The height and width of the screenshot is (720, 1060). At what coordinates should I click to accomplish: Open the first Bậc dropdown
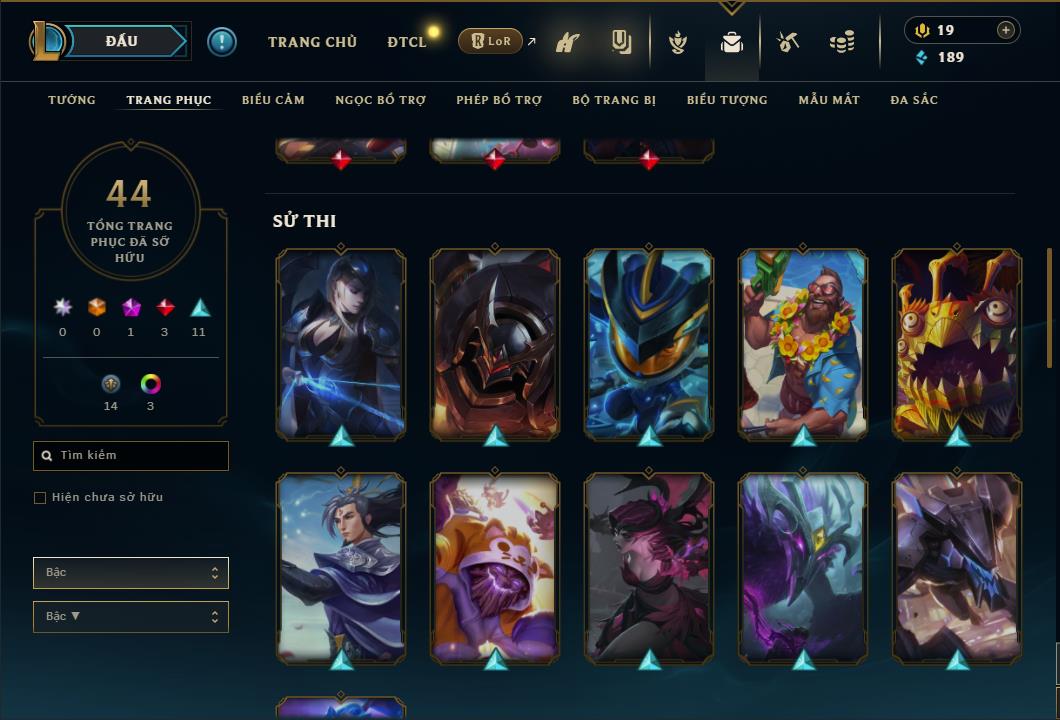point(131,573)
